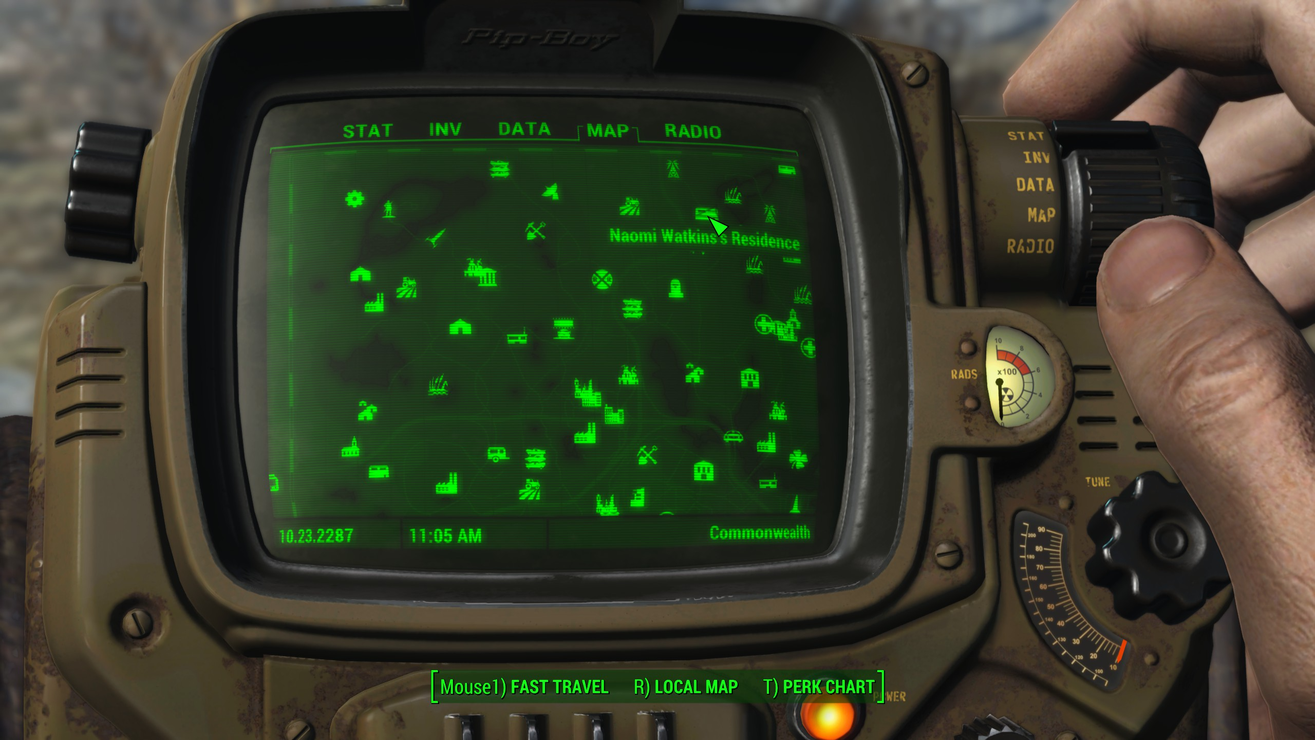Select the gear-shaped map marker
1315x740 pixels.
pos(354,199)
